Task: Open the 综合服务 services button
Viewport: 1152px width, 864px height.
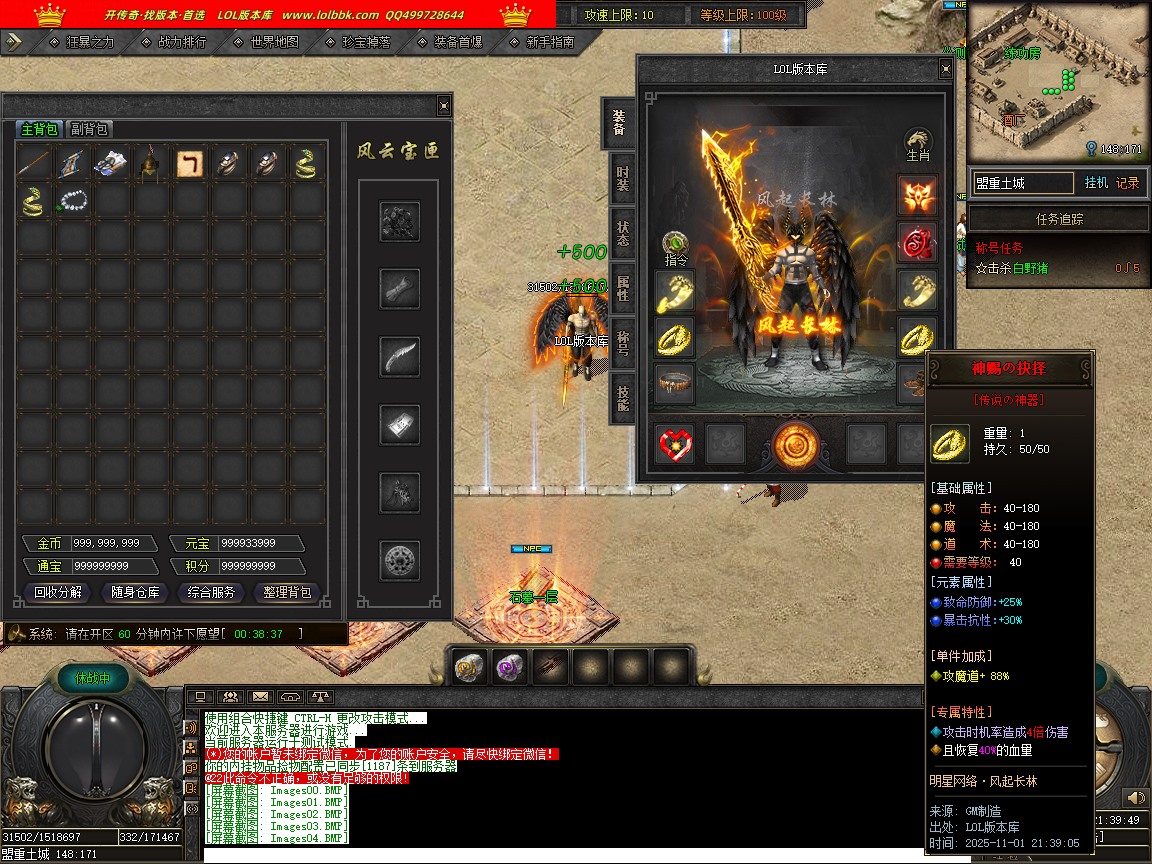Action: 212,592
